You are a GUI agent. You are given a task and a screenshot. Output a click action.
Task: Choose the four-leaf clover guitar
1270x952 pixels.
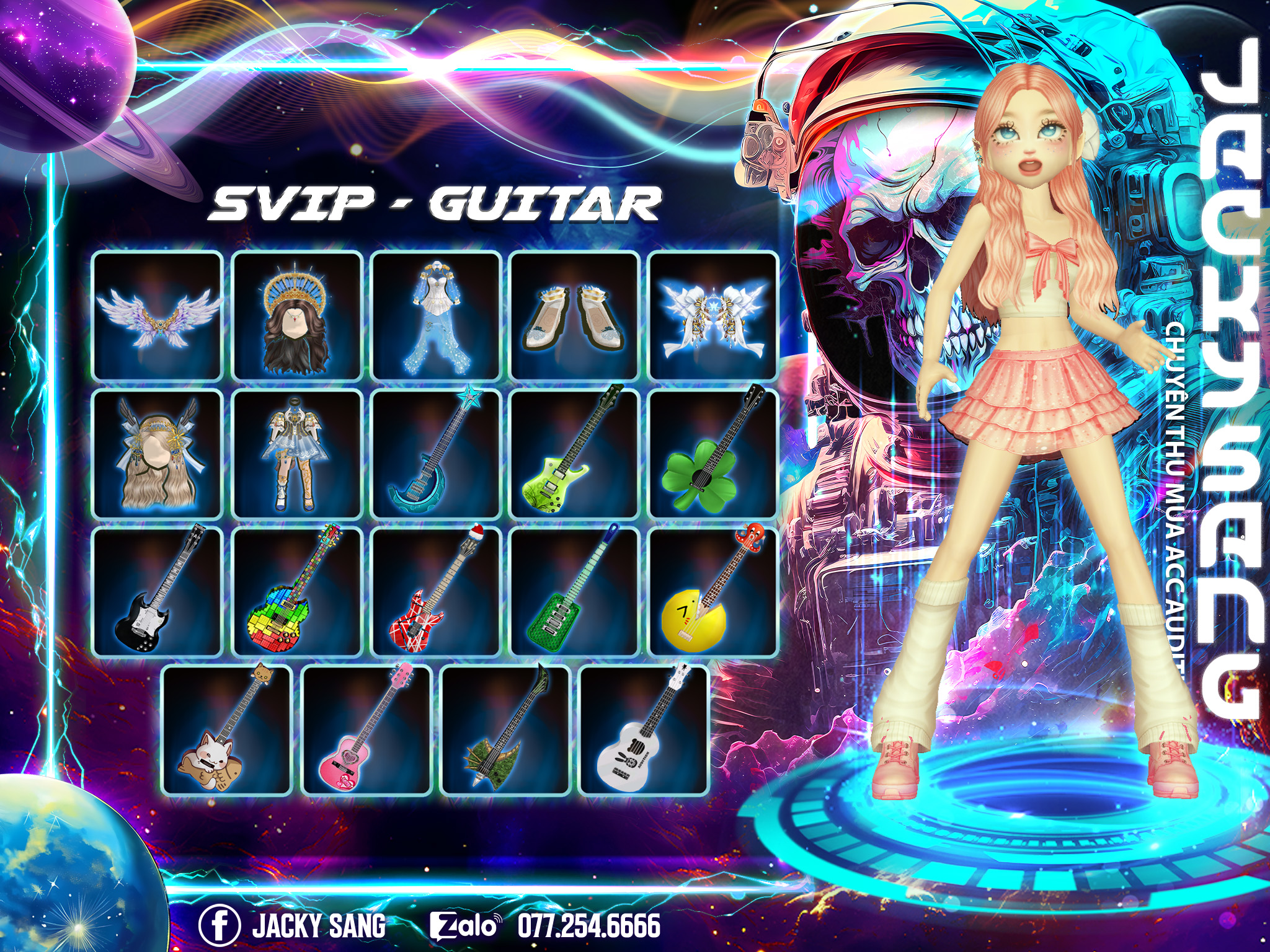(x=713, y=454)
